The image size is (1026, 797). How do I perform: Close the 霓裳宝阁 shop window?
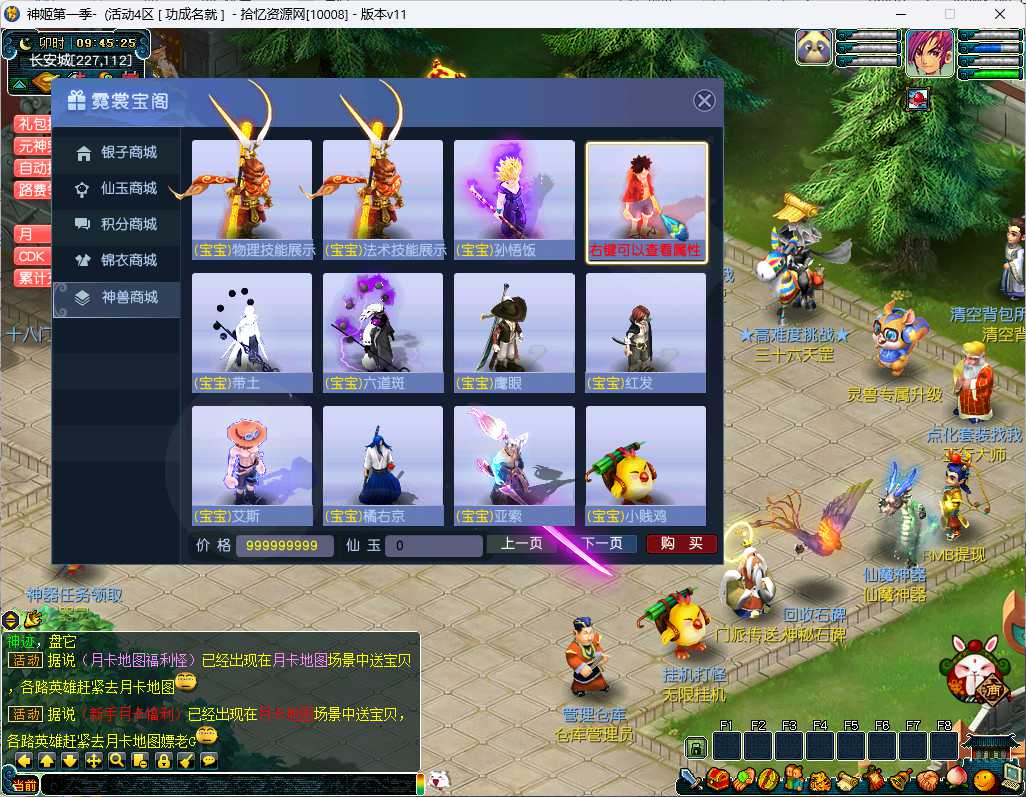coord(704,101)
